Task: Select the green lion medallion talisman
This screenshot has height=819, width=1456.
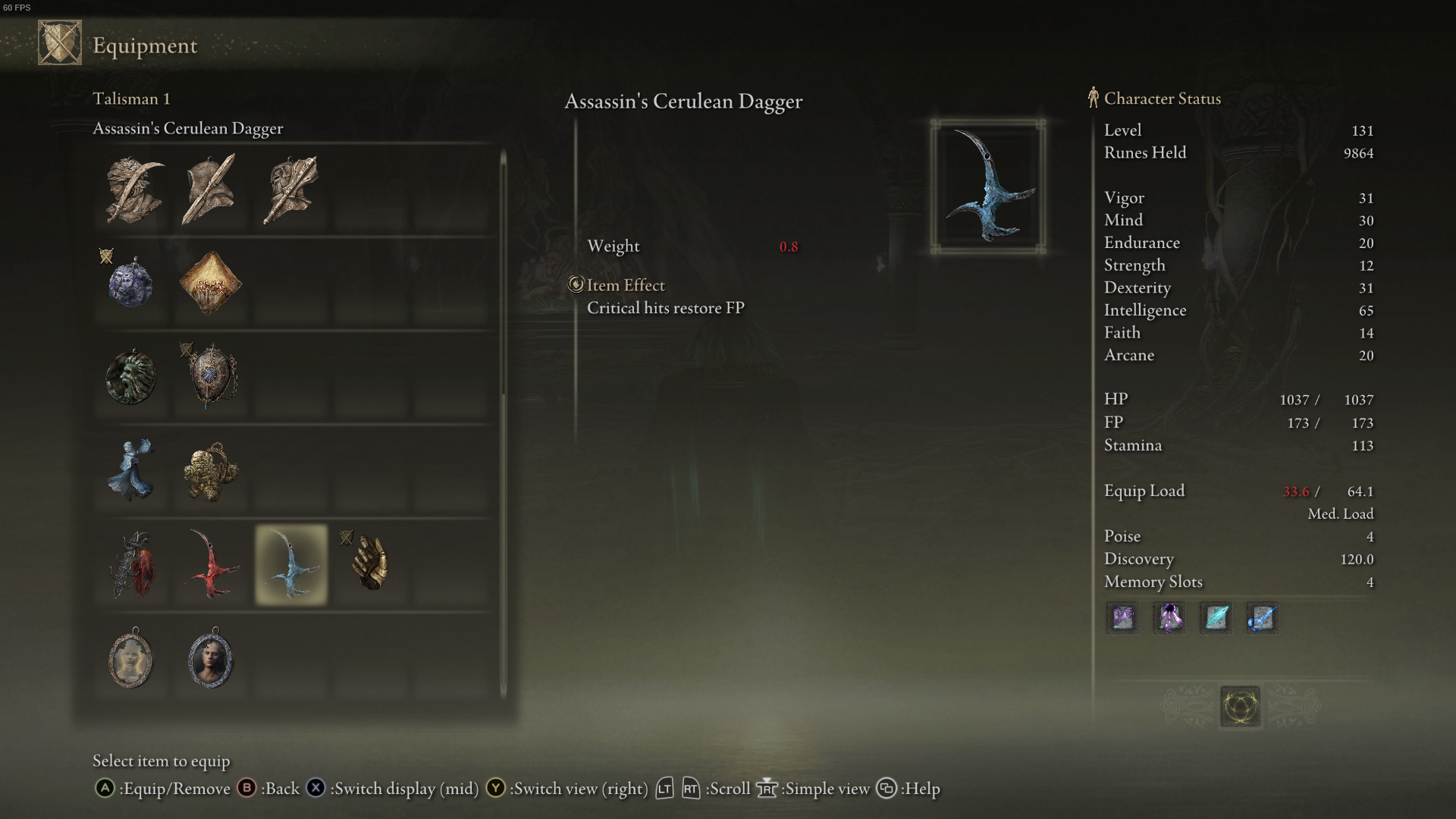Action: (131, 377)
